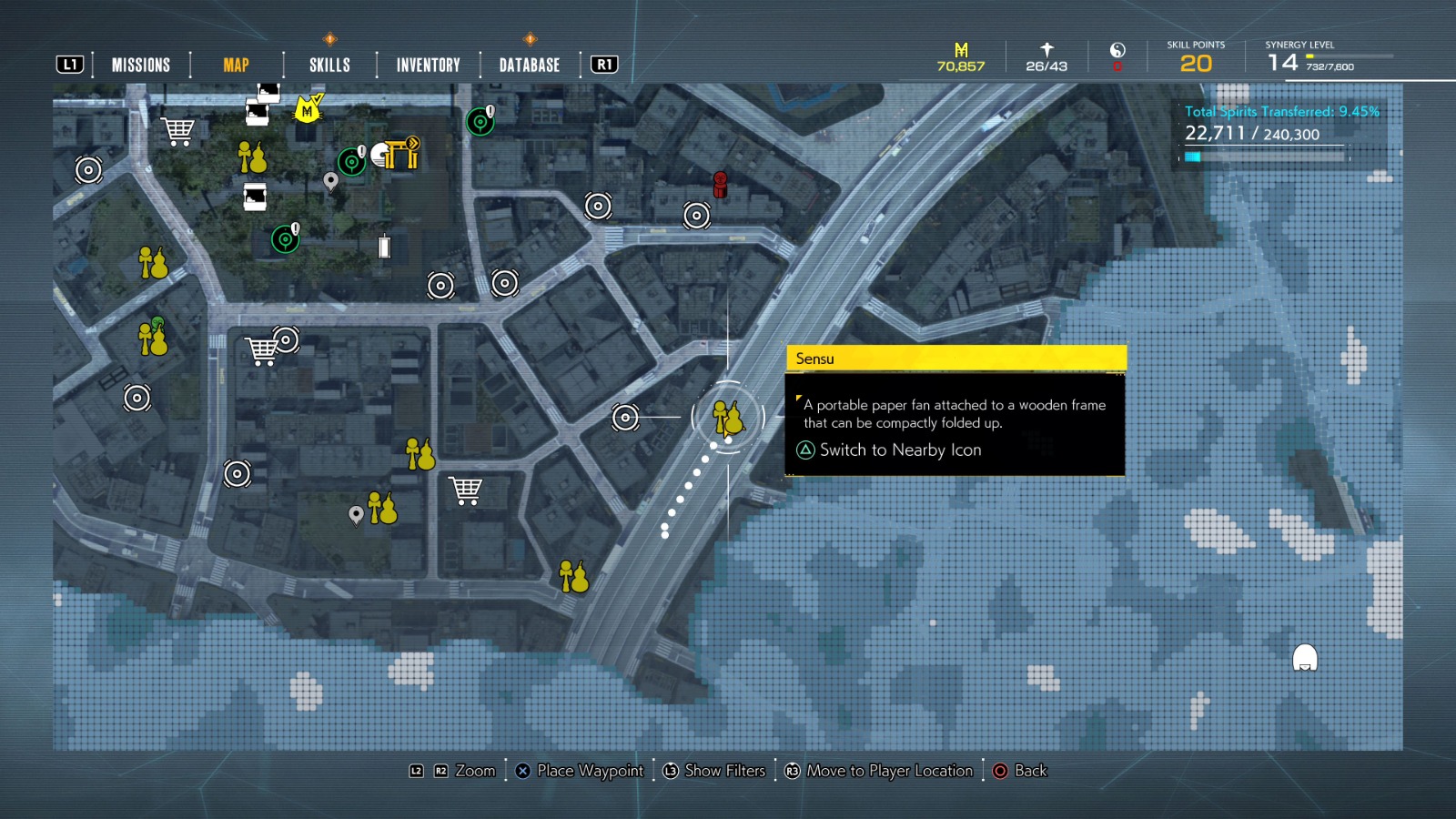Click the grey location pin near the shrine
This screenshot has height=819, width=1456.
[x=330, y=179]
